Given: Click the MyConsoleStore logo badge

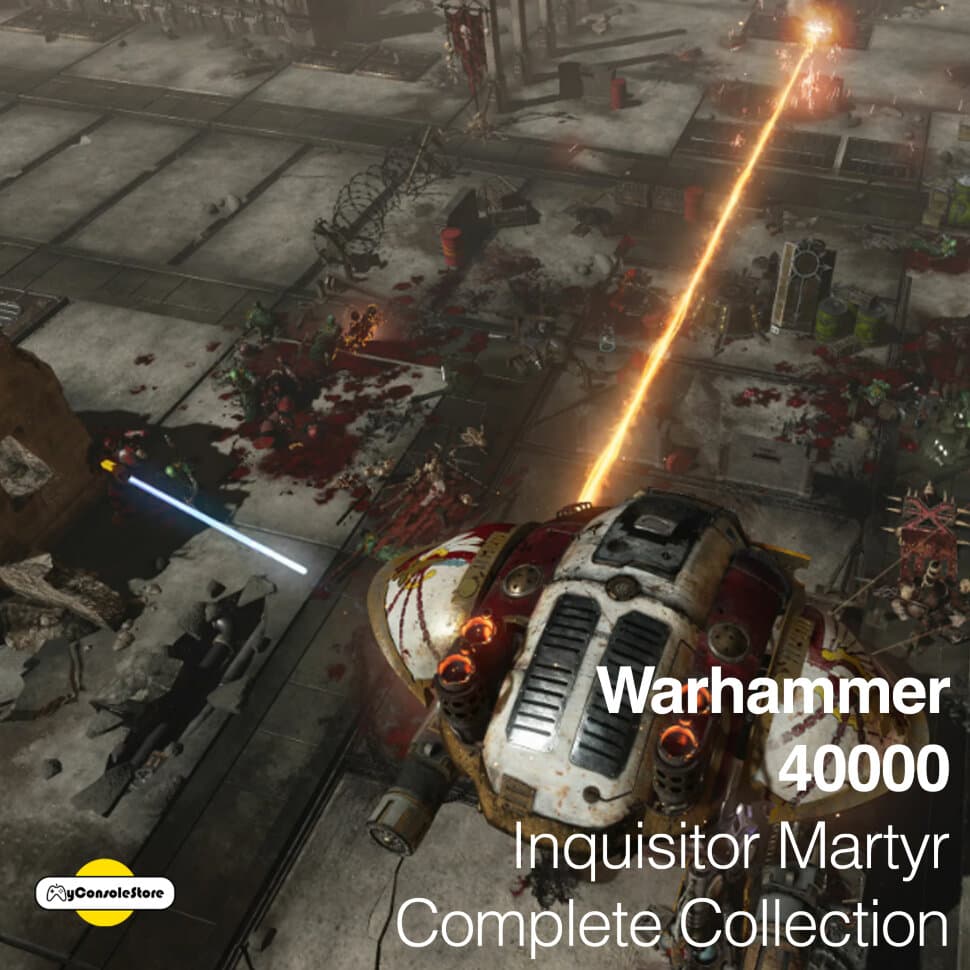Looking at the screenshot, I should (x=105, y=891).
